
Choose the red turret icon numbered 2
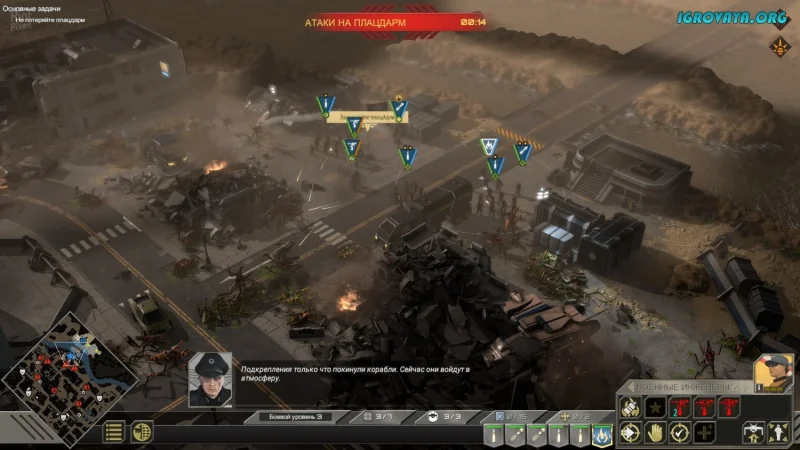tap(679, 407)
